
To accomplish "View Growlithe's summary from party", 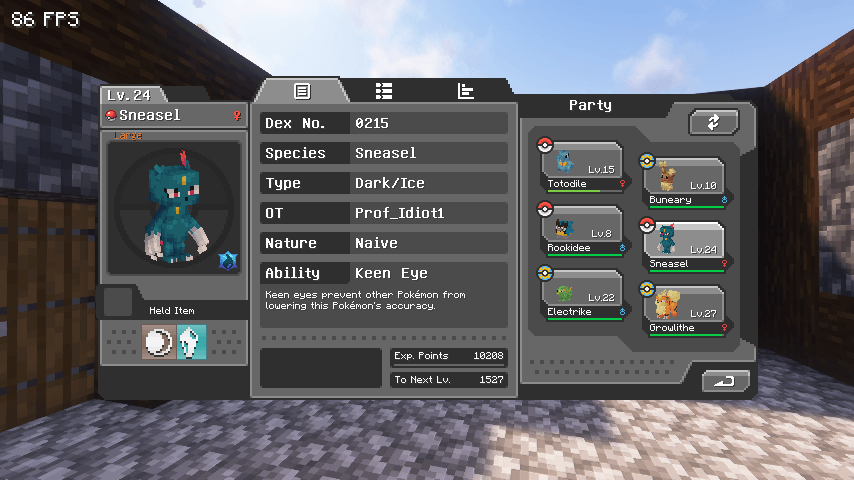I will (684, 310).
